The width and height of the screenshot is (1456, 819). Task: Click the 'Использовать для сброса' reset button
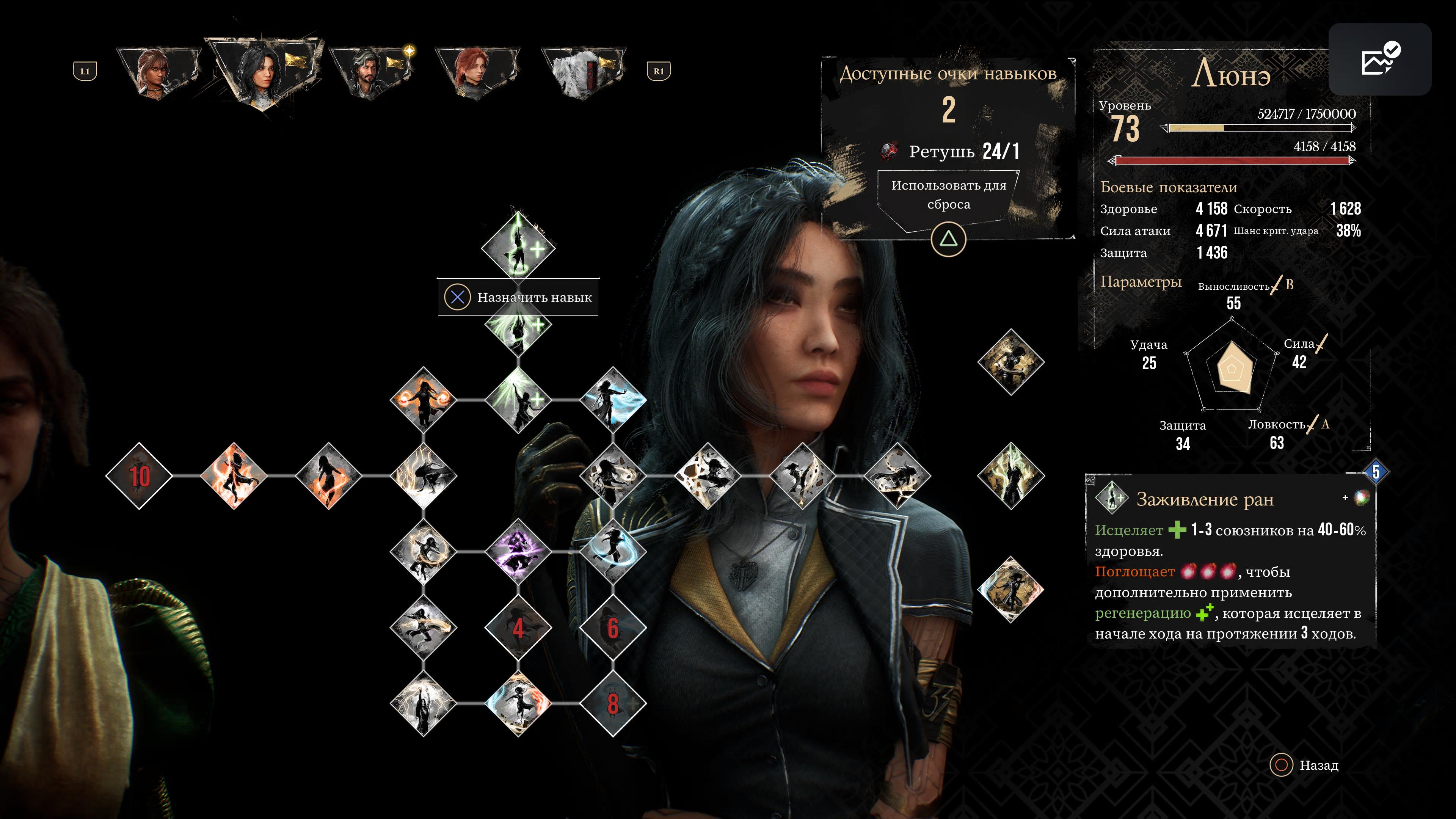(948, 195)
